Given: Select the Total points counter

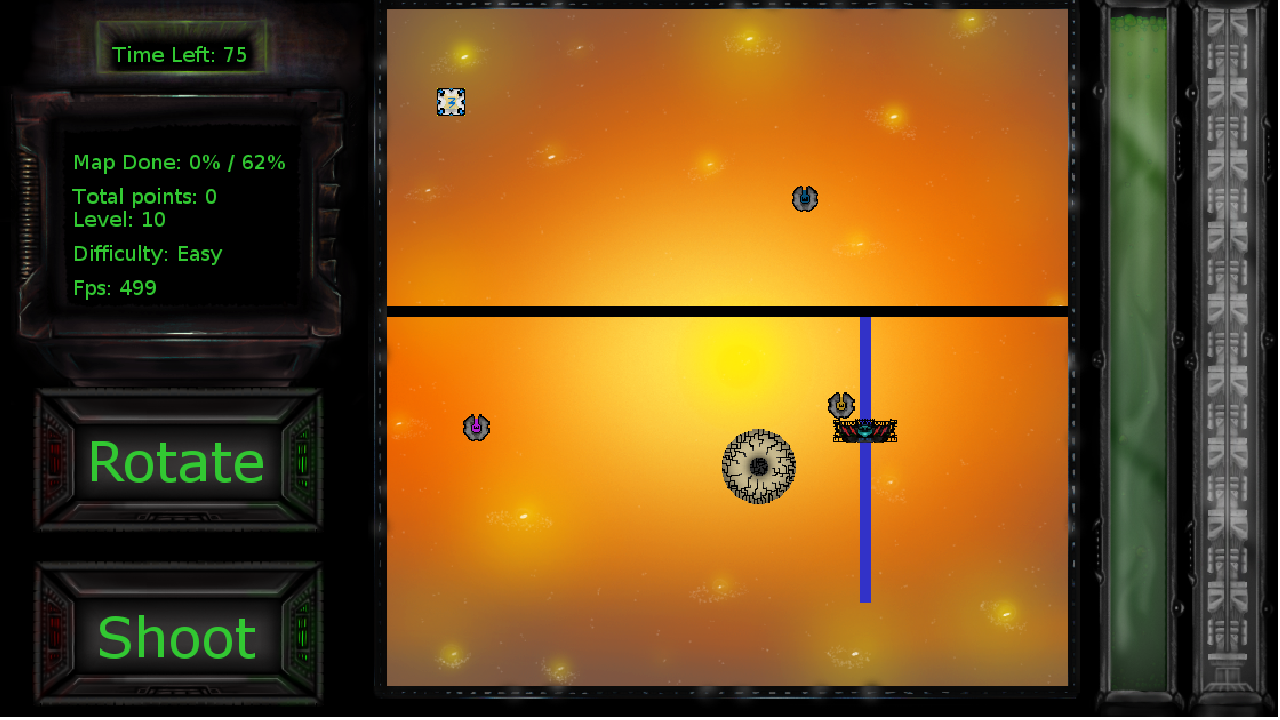Looking at the screenshot, I should [147, 197].
